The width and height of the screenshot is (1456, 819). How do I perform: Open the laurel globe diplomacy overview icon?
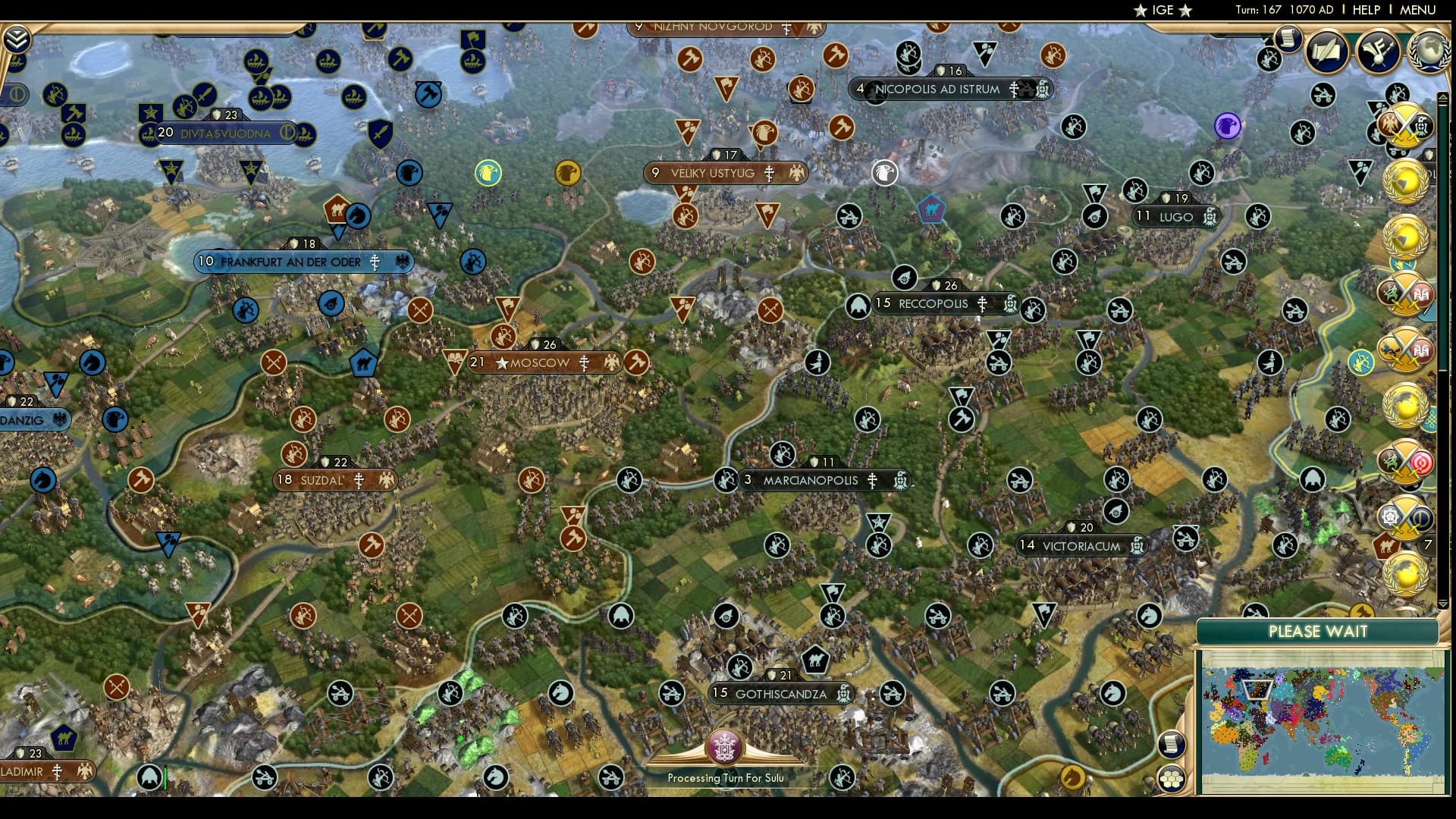pyautogui.click(x=1431, y=49)
